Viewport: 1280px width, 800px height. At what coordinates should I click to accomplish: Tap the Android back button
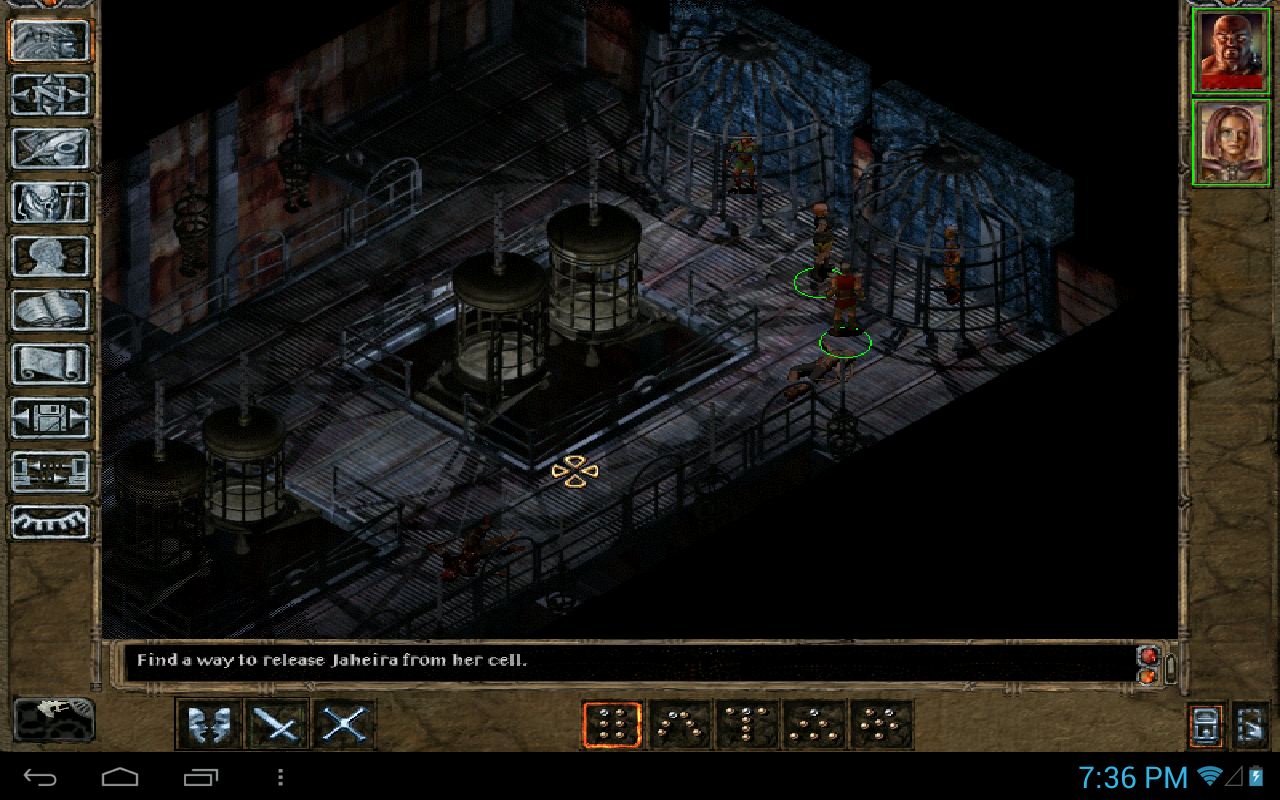tap(41, 777)
